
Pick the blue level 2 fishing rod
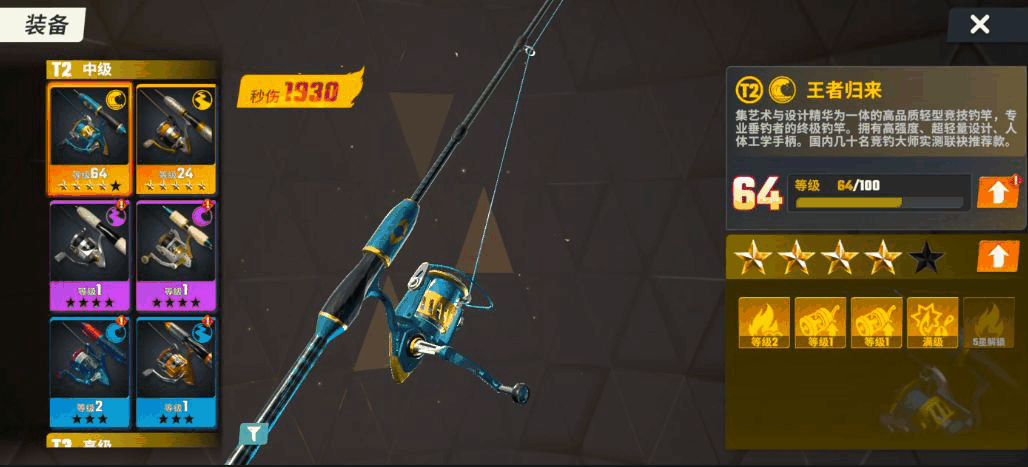(x=89, y=371)
